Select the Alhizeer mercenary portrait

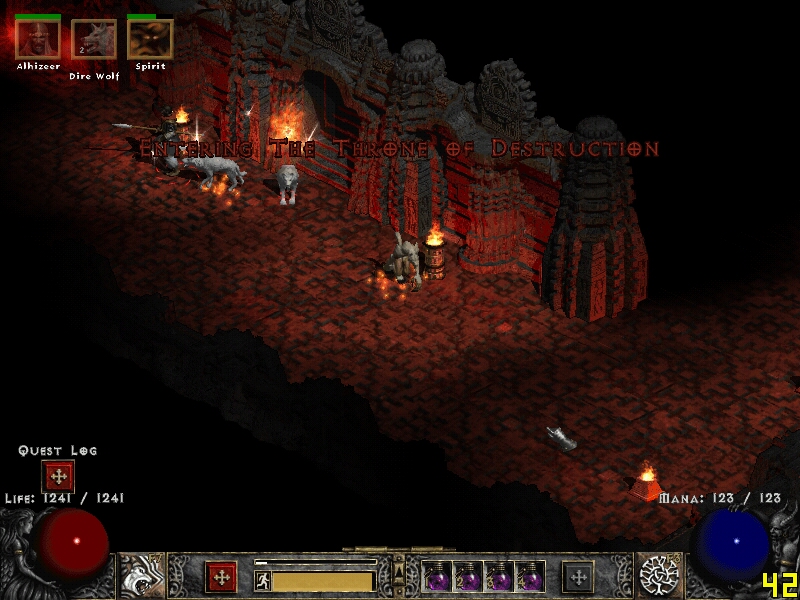pos(38,40)
